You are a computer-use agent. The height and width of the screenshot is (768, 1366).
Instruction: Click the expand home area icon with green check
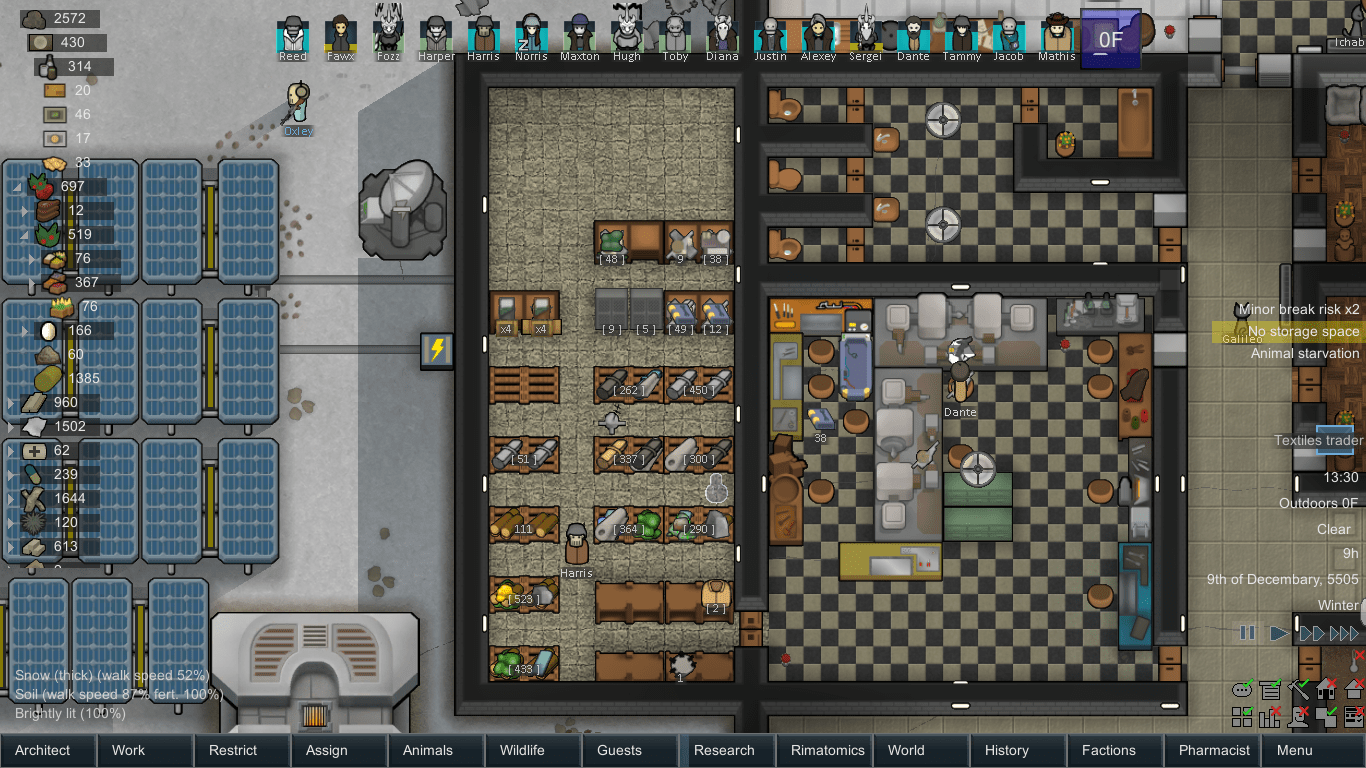click(x=1325, y=716)
